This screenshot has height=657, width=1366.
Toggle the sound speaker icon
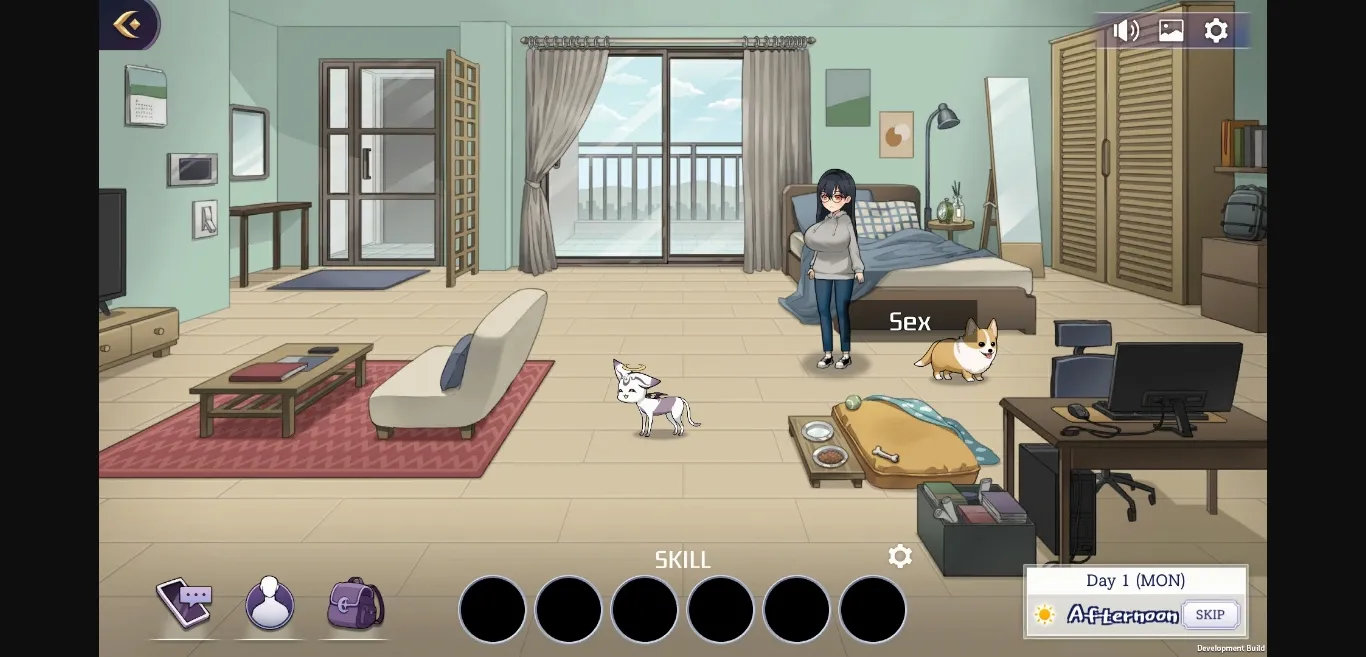(1126, 30)
